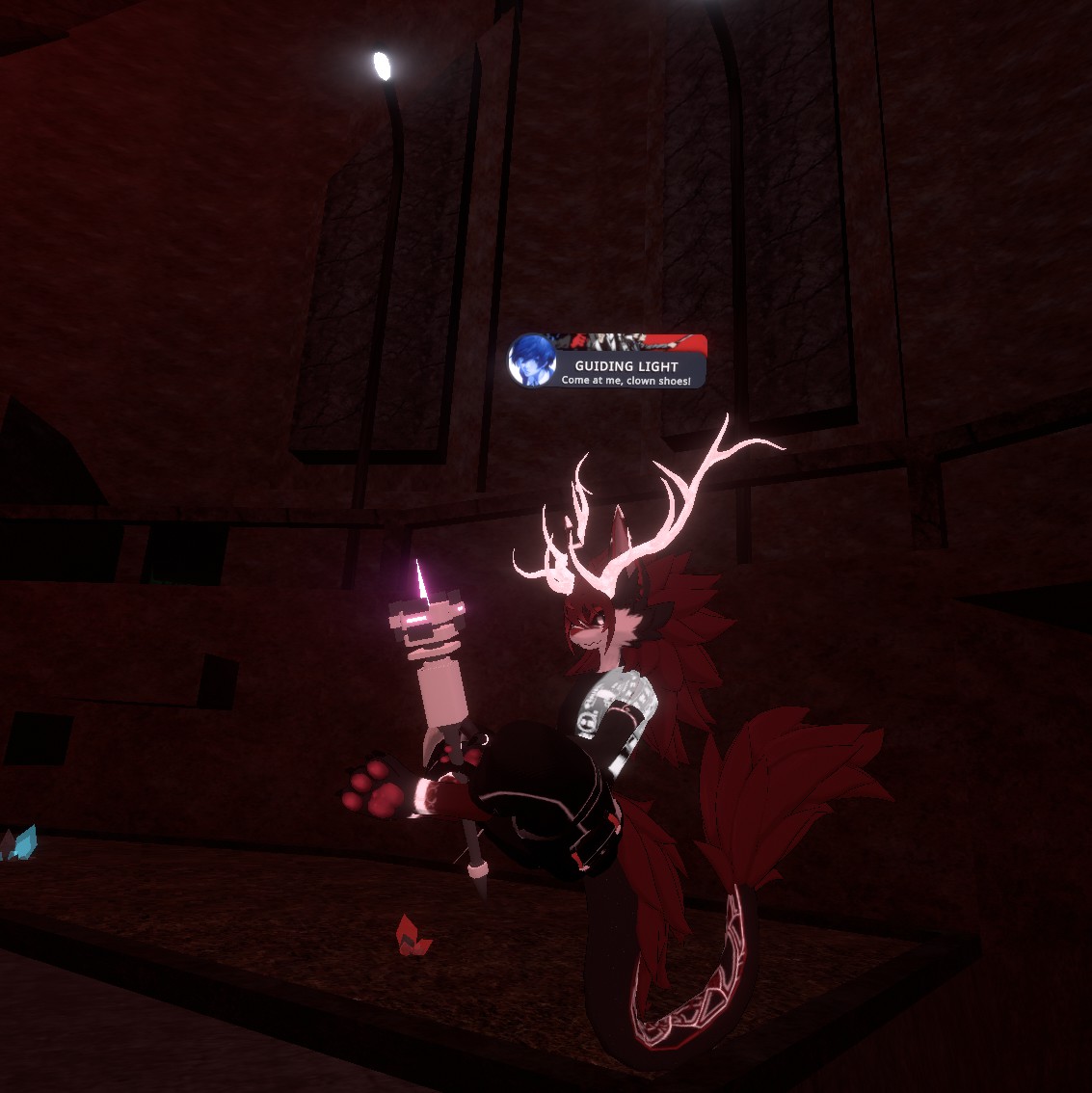Click the blue-haired profile thumbnail on the nameplate
Screen dimensions: 1092x1093
pos(533,361)
